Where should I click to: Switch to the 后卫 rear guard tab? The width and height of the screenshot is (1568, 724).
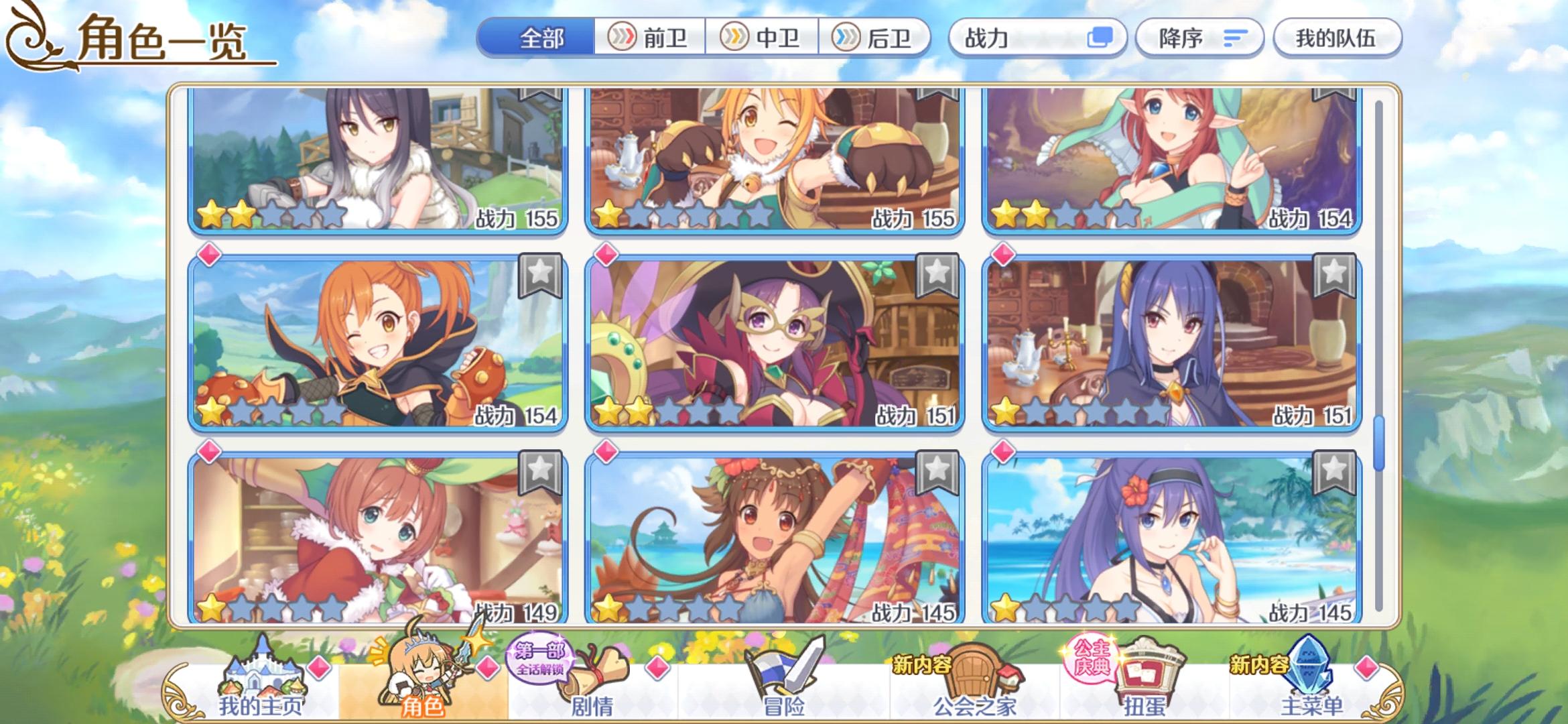click(x=873, y=38)
